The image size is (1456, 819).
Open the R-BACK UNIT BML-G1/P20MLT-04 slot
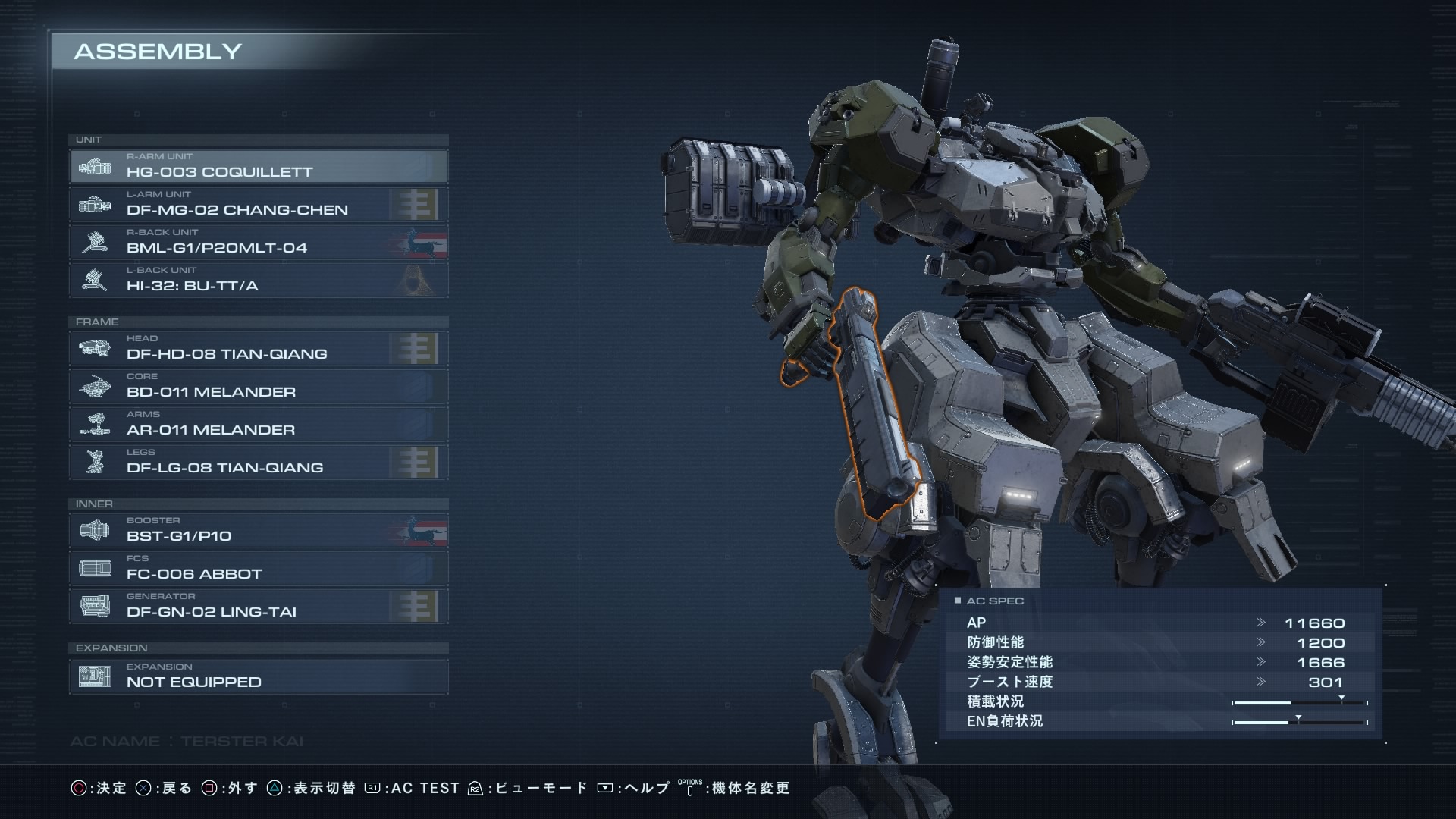(x=258, y=242)
